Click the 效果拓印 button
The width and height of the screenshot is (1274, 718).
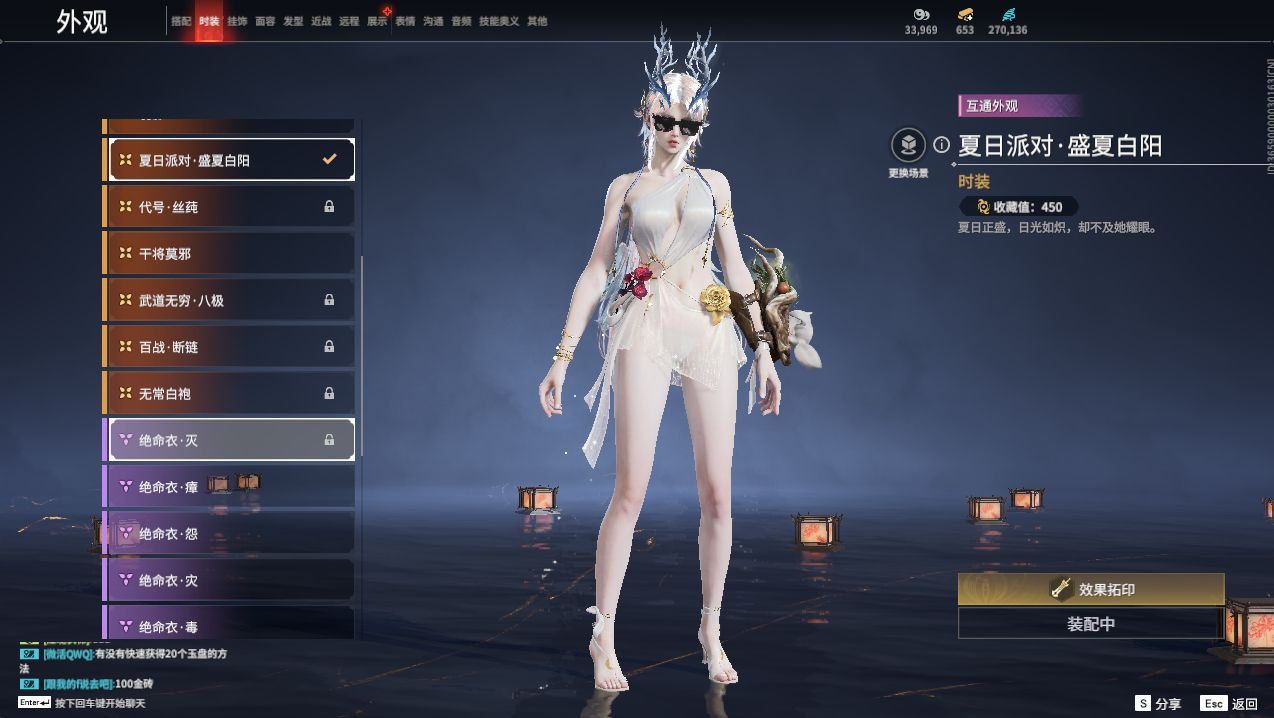point(1091,590)
